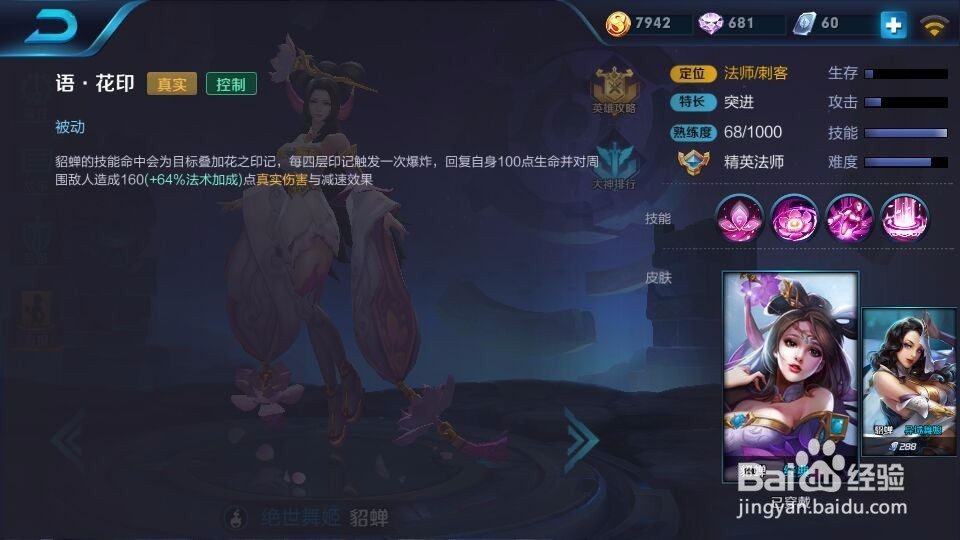The height and width of the screenshot is (540, 960).
Task: Select the glowing light pillars ultimate icon
Action: tap(905, 218)
